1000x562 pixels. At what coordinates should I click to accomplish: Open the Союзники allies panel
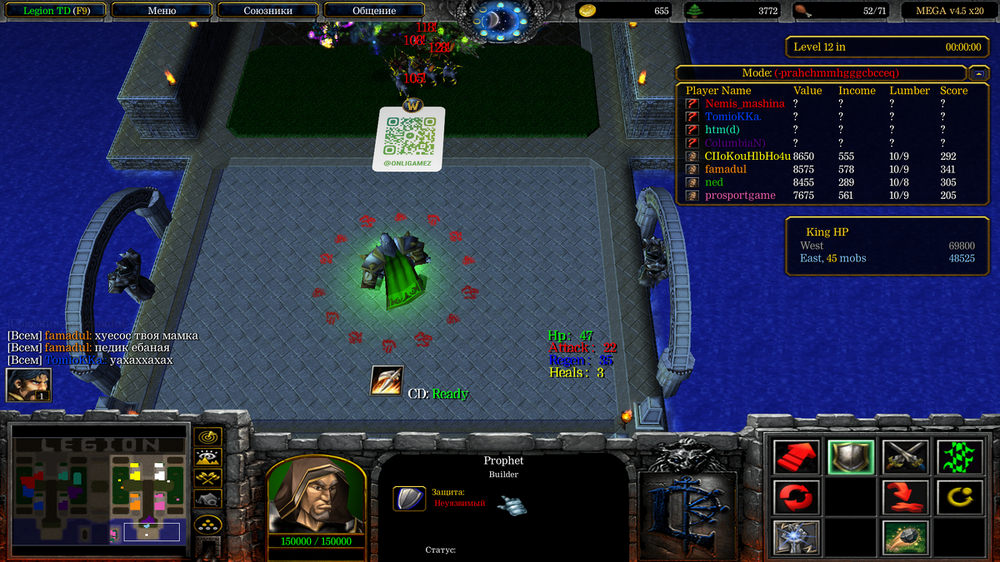pyautogui.click(x=267, y=11)
